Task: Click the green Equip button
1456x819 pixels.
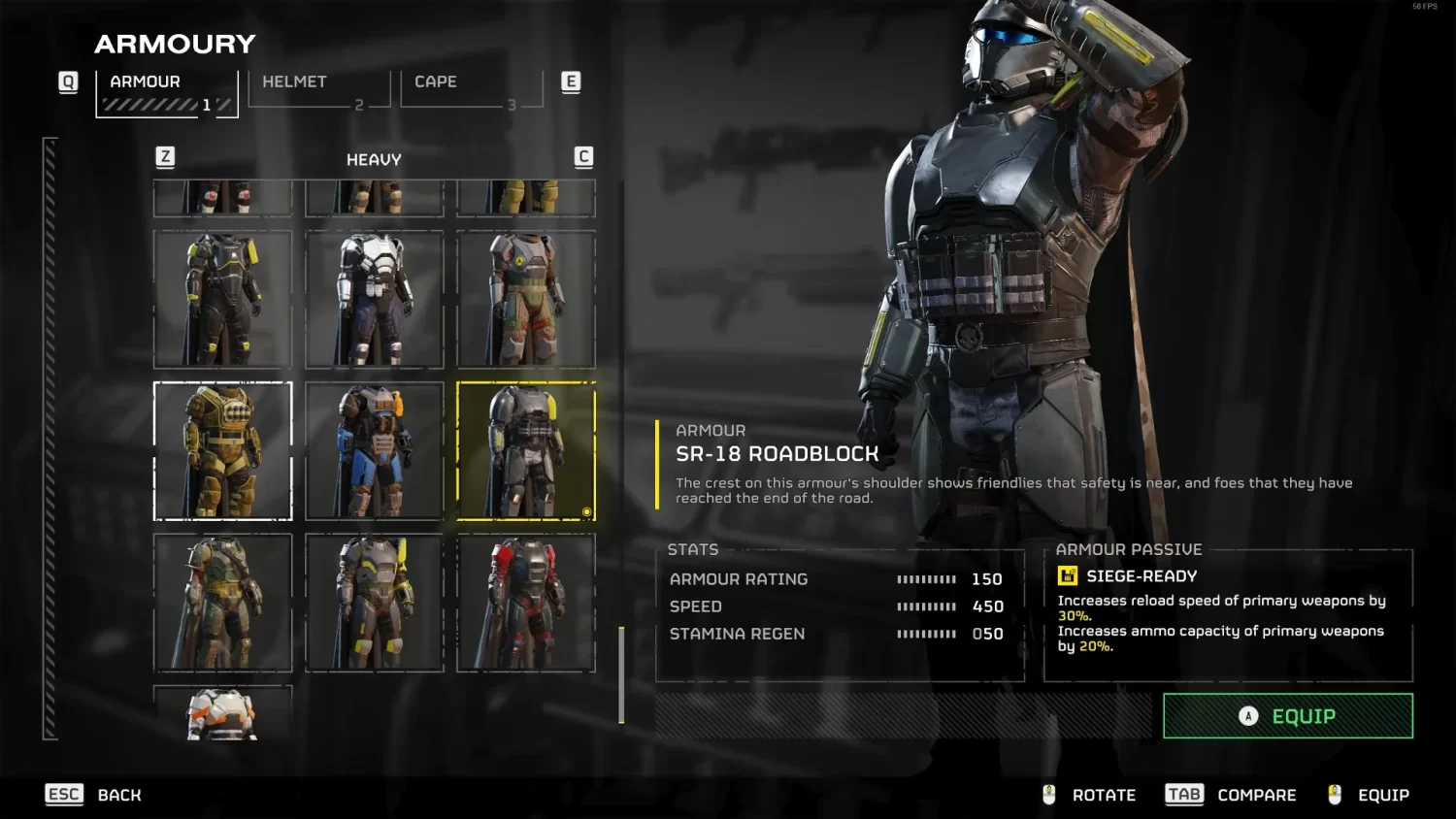Action: click(1287, 716)
